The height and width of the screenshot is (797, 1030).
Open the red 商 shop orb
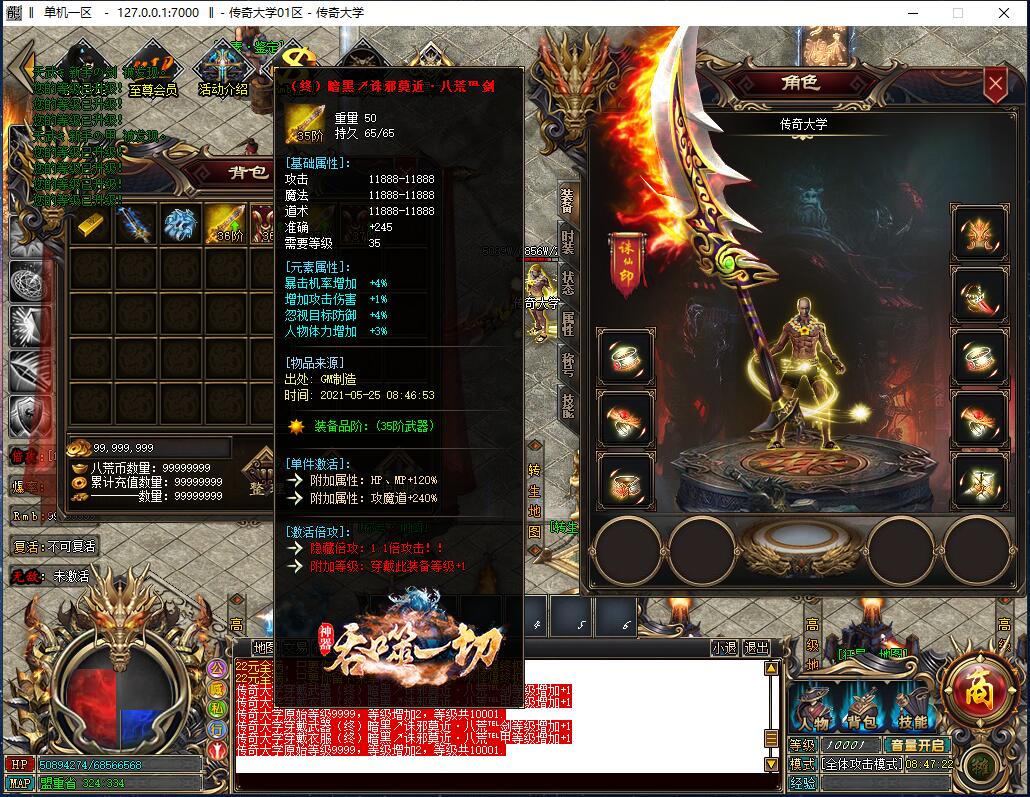[x=973, y=687]
